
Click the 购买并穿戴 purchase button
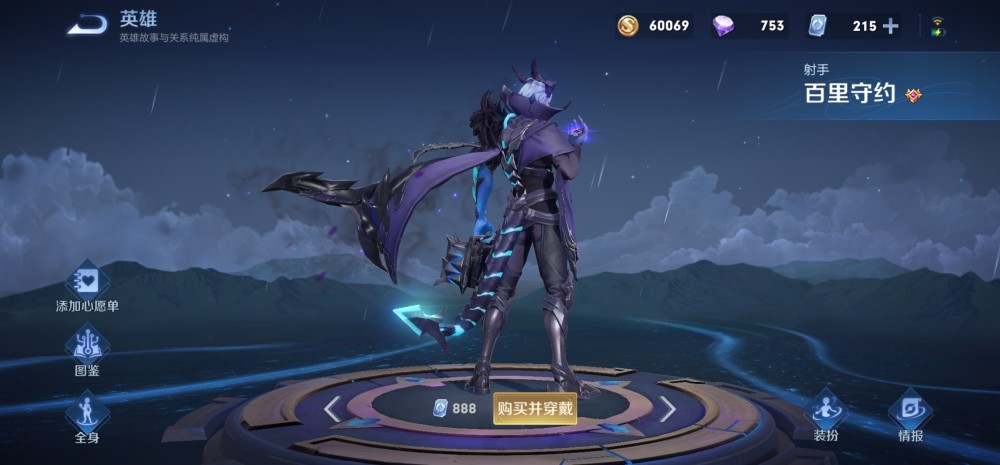535,407
